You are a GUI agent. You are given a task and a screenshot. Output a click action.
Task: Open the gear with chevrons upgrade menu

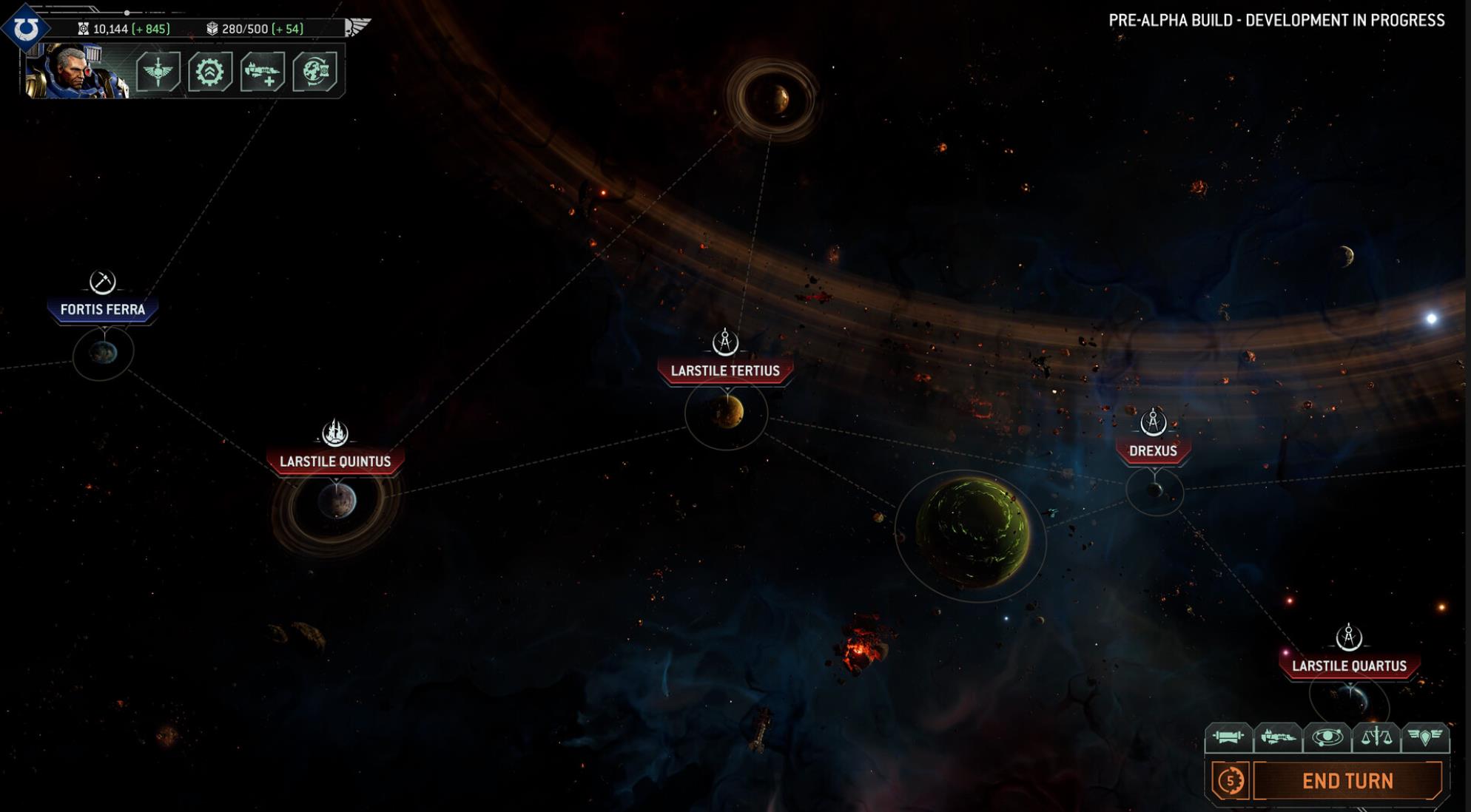coord(210,72)
